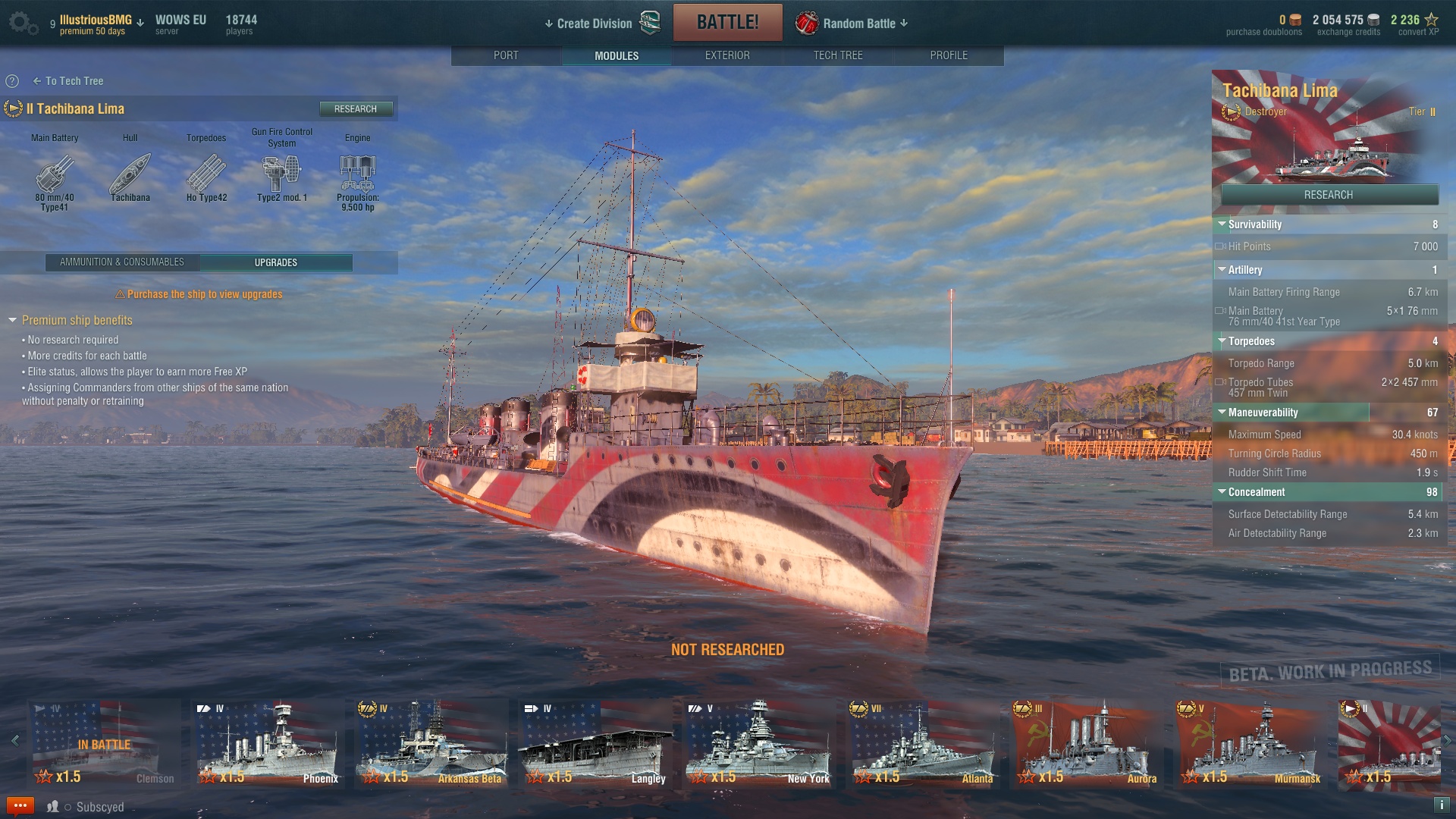The height and width of the screenshot is (819, 1456).
Task: Select the Type2 mod. 1 fire control module
Action: 281,175
